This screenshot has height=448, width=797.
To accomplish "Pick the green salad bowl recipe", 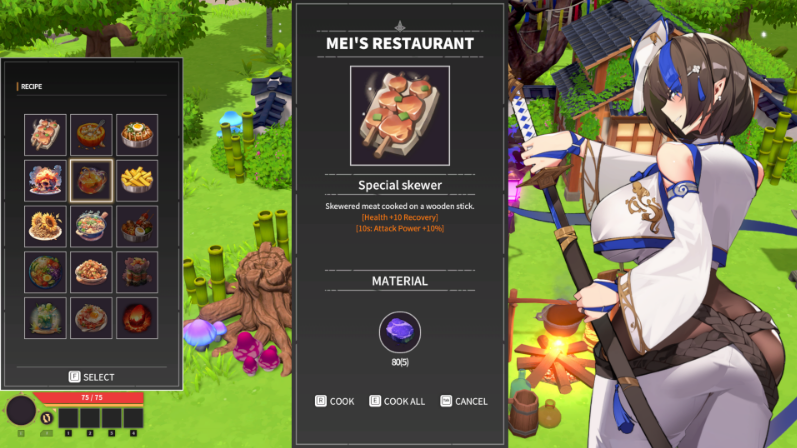I will click(x=46, y=271).
